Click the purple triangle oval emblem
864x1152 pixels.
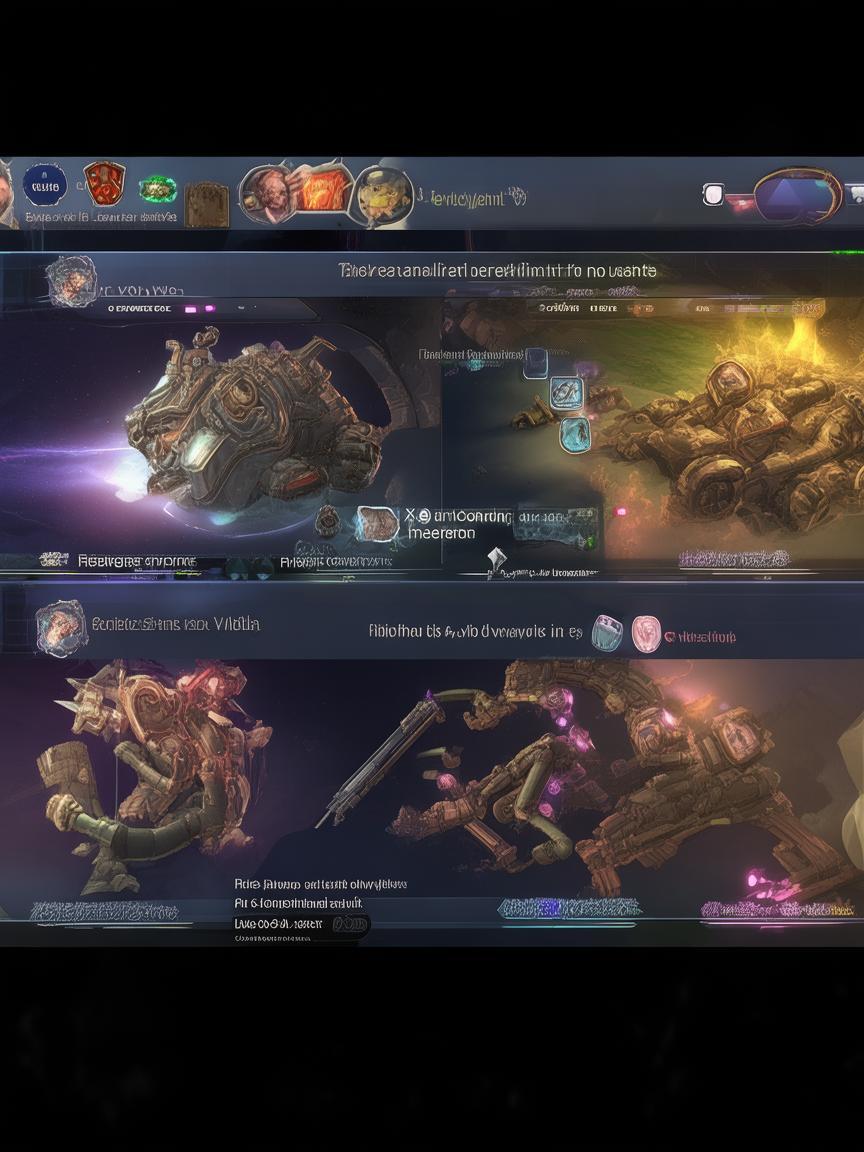point(796,194)
